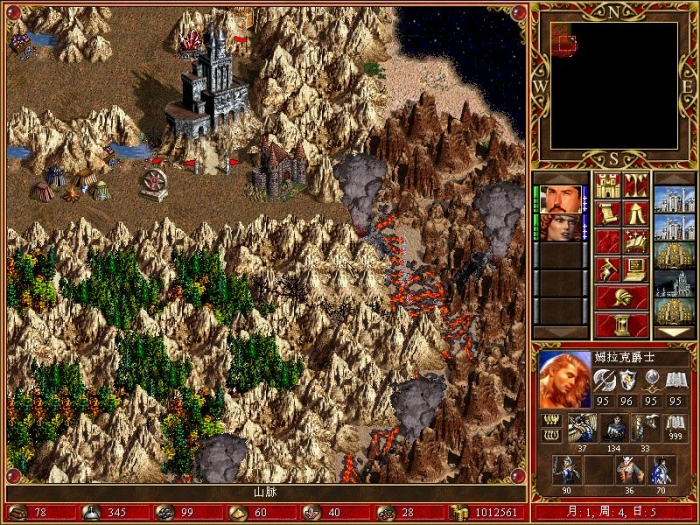This screenshot has height=525, width=700.
Task: Open the spellbook cast spell button
Action: click(x=635, y=241)
